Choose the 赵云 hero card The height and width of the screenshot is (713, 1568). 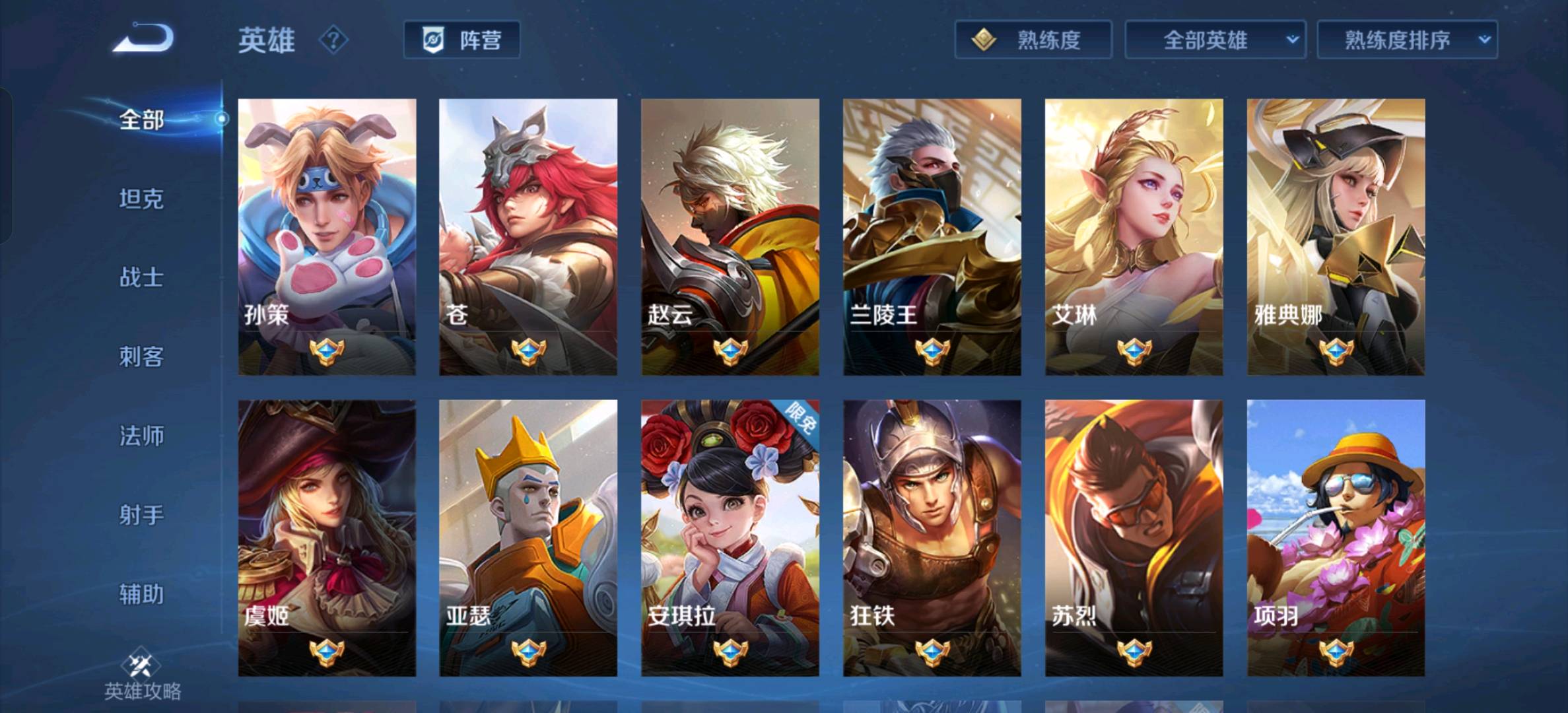(x=730, y=237)
